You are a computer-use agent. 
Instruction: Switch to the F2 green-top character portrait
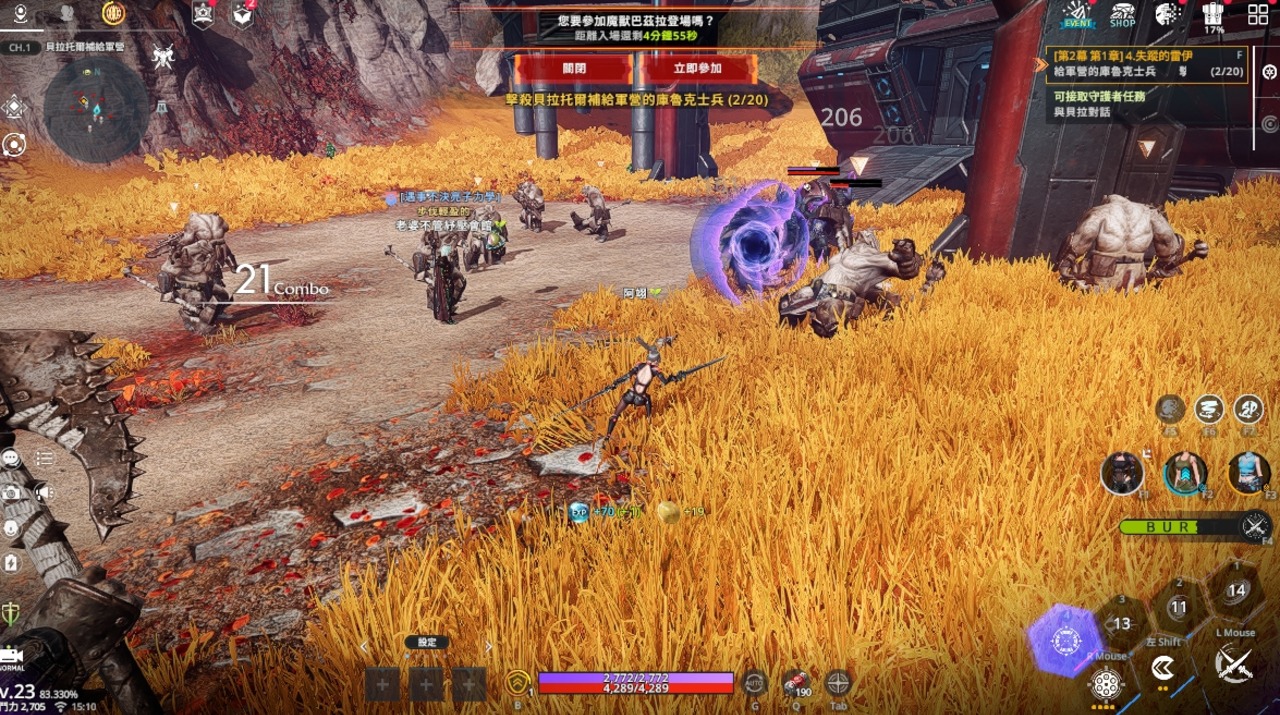[1186, 473]
